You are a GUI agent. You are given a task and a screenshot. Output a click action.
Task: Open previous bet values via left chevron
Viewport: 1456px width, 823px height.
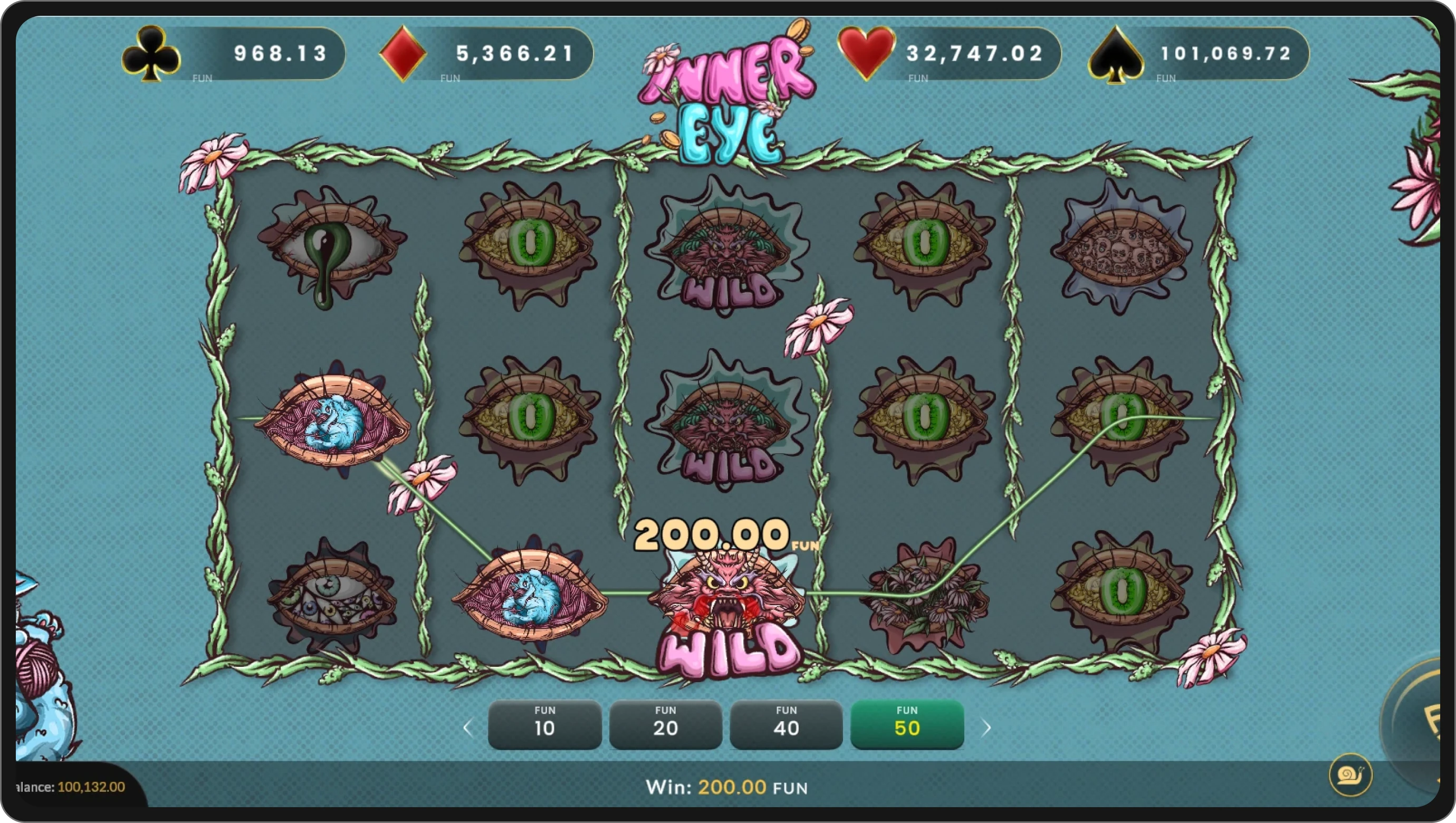[467, 728]
